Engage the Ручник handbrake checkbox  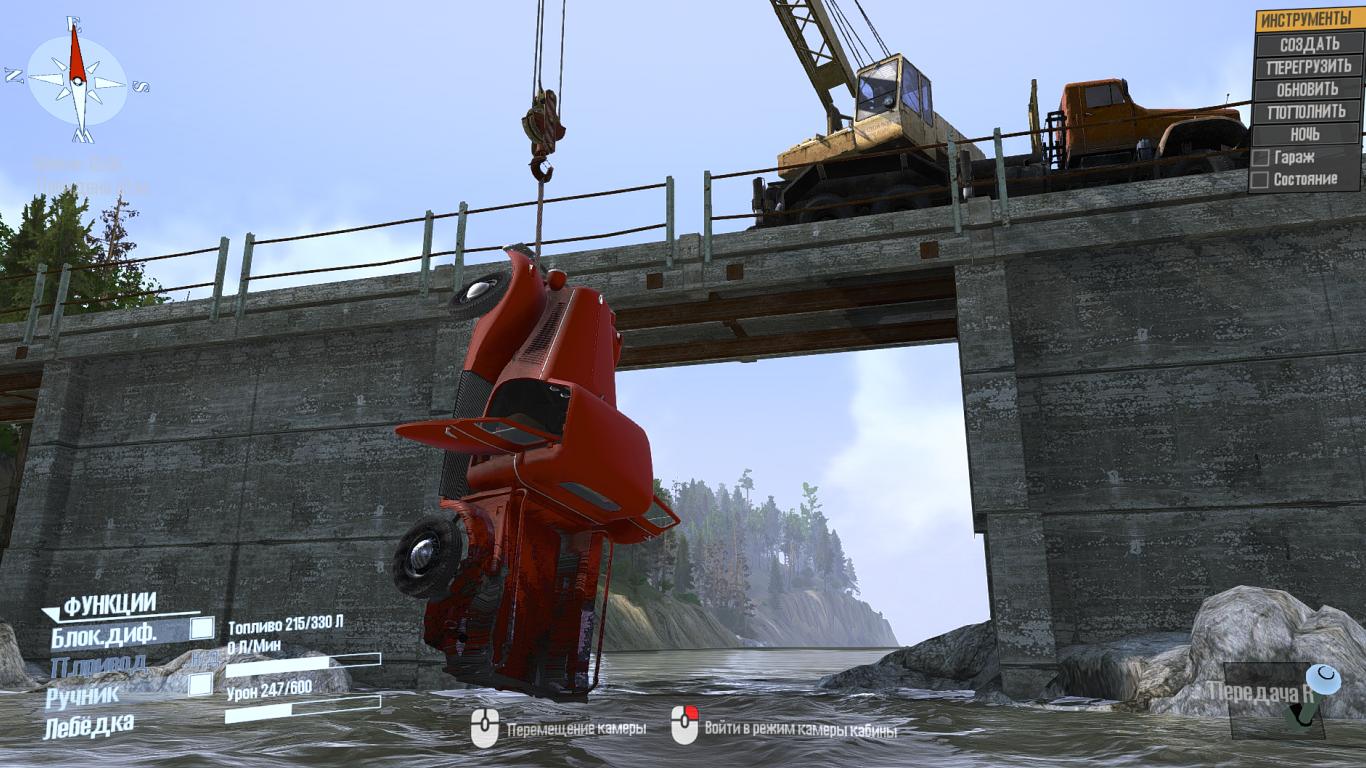pyautogui.click(x=201, y=684)
